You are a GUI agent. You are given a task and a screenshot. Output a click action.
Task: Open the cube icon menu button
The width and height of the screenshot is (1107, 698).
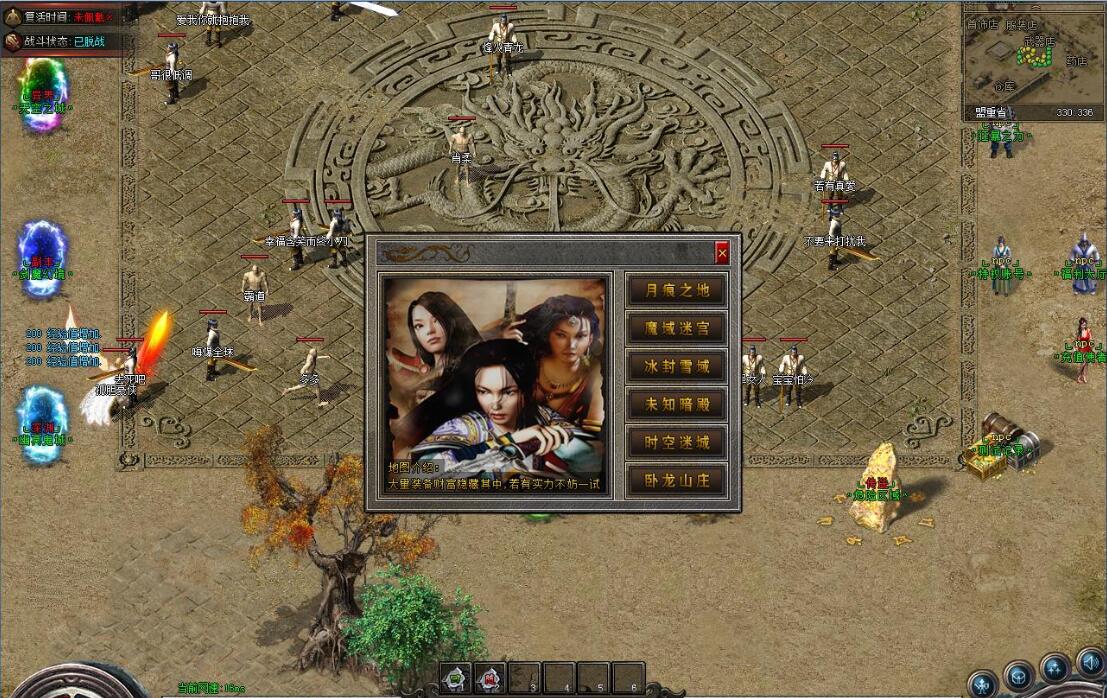coord(1019,675)
